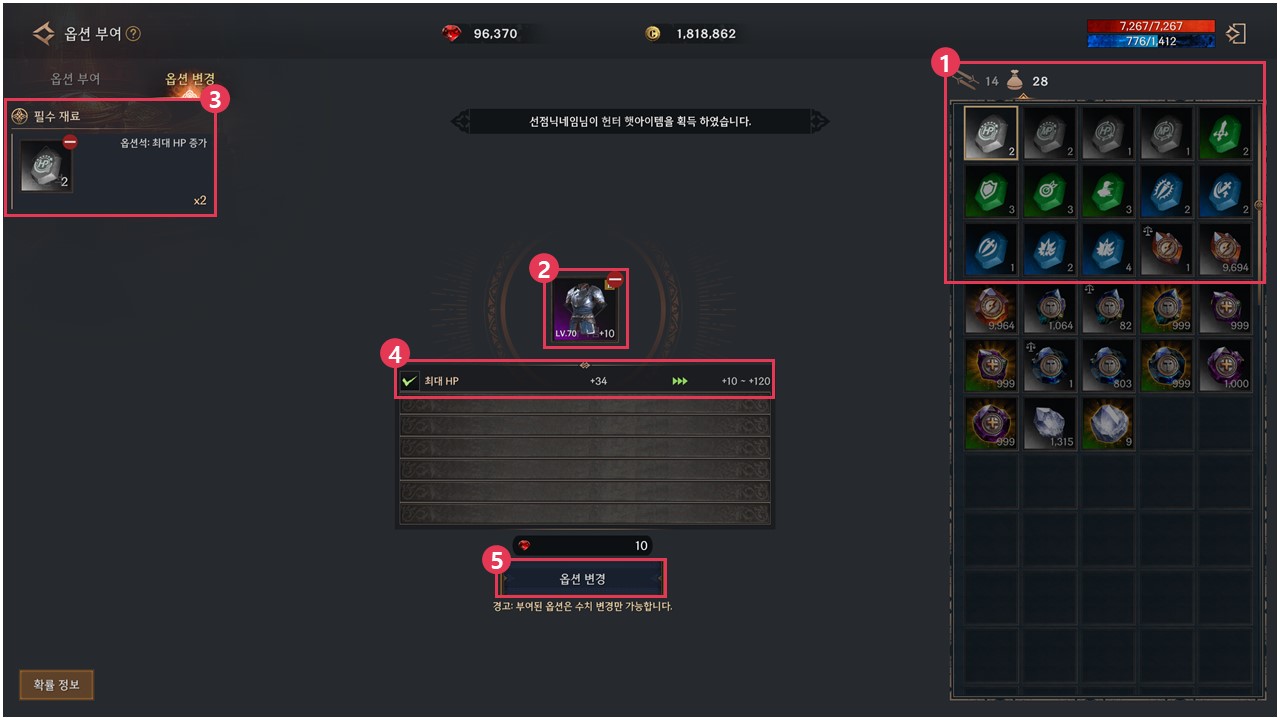Remove the armor from the center slot

615,281
